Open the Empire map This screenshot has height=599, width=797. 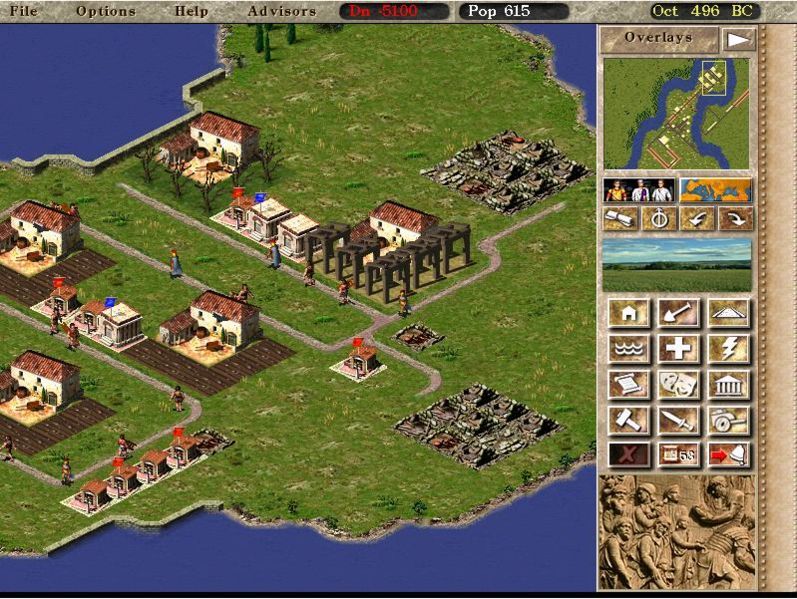[716, 190]
